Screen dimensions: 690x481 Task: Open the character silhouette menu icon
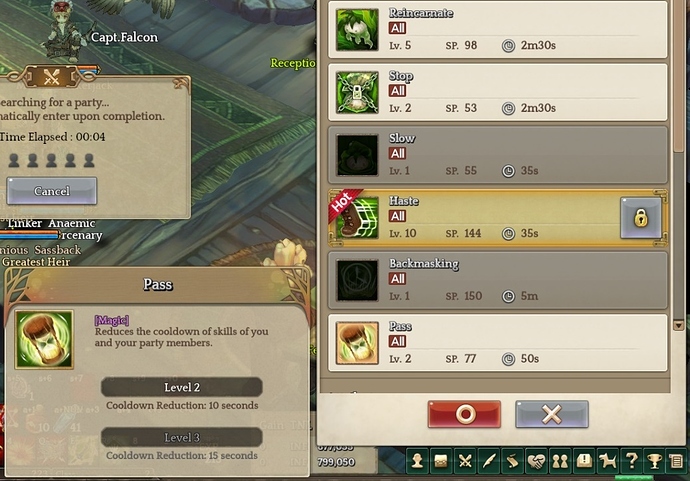(x=418, y=461)
